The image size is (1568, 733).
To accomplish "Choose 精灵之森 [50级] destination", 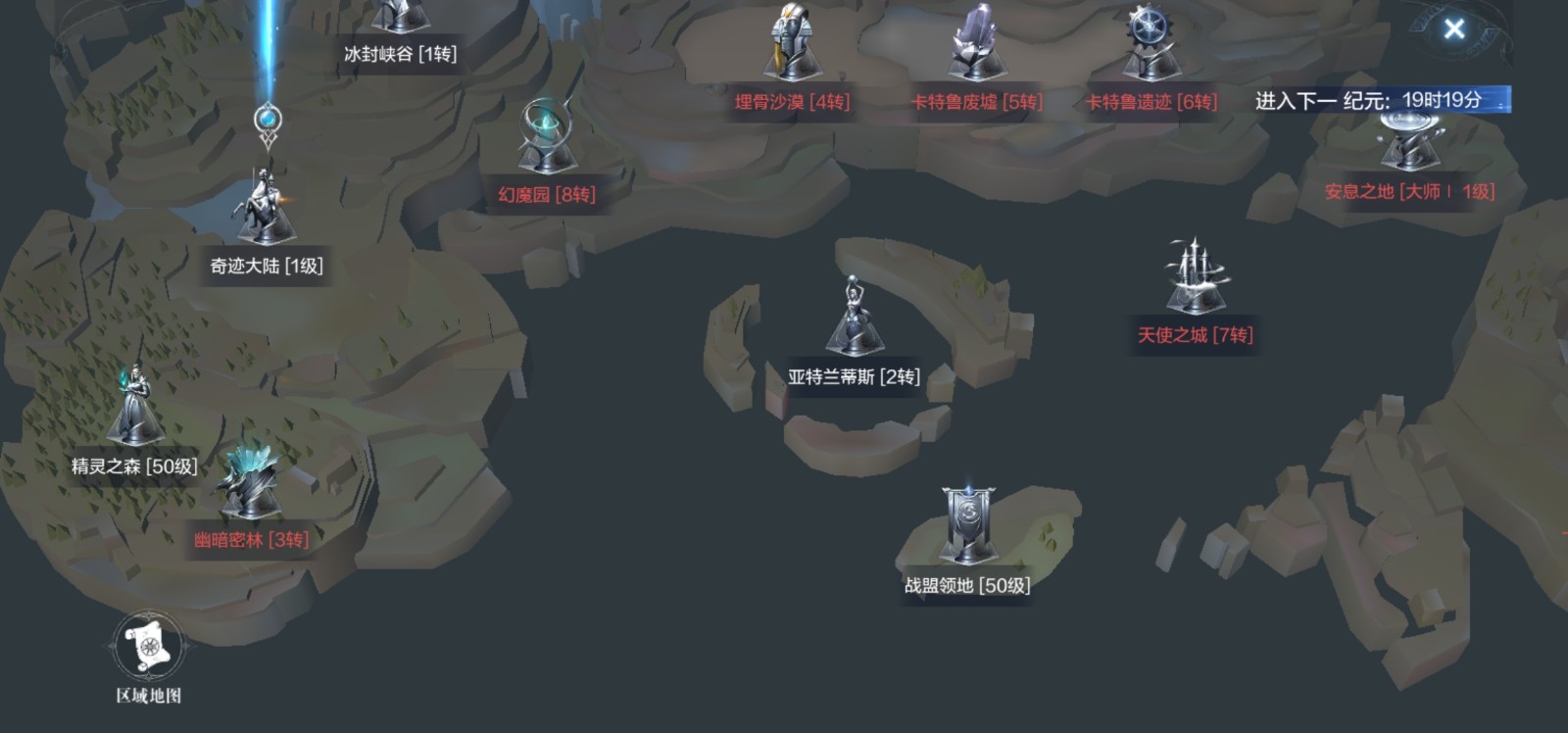I will [134, 410].
